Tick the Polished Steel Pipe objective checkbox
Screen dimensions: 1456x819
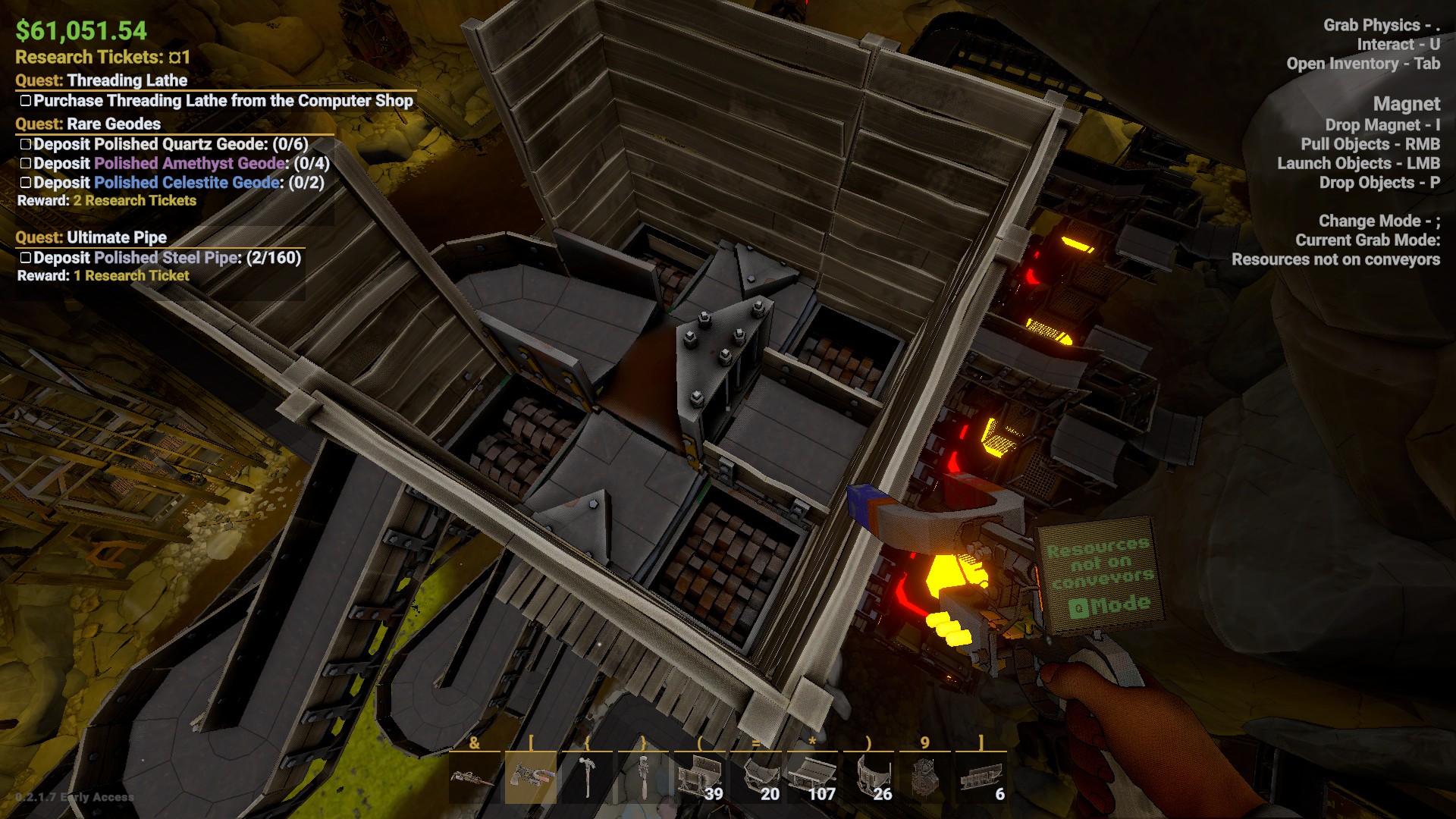[x=25, y=258]
